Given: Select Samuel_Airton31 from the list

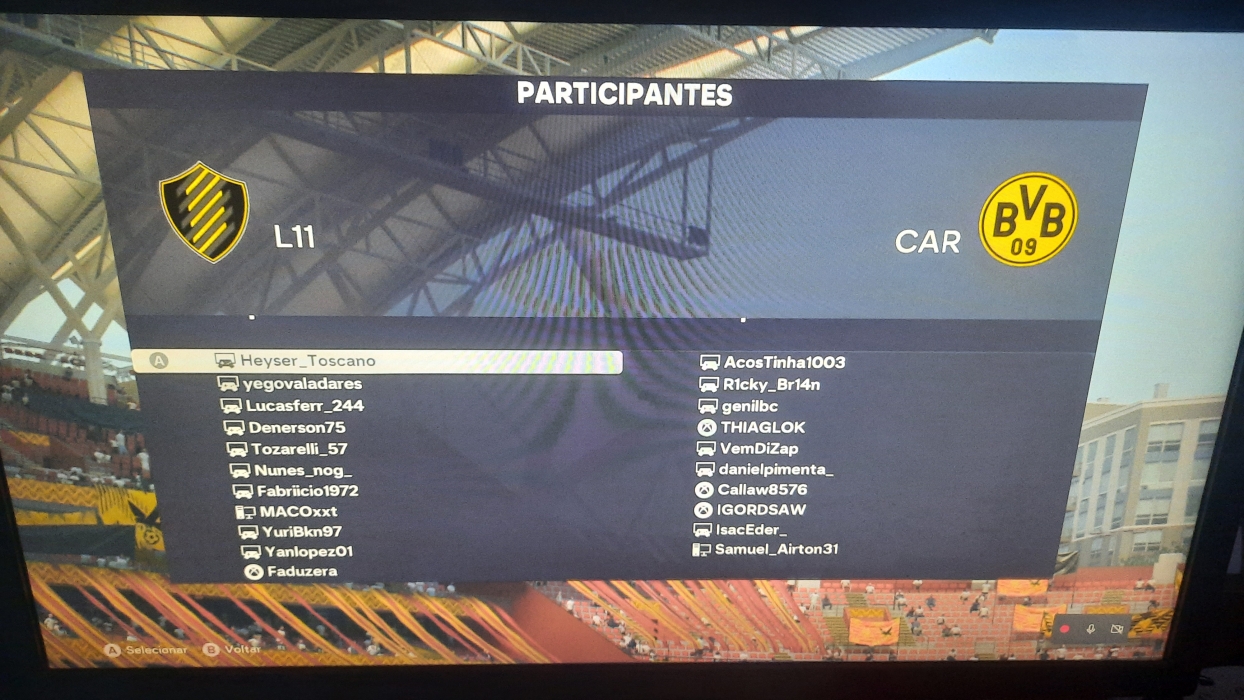Looking at the screenshot, I should tap(776, 550).
